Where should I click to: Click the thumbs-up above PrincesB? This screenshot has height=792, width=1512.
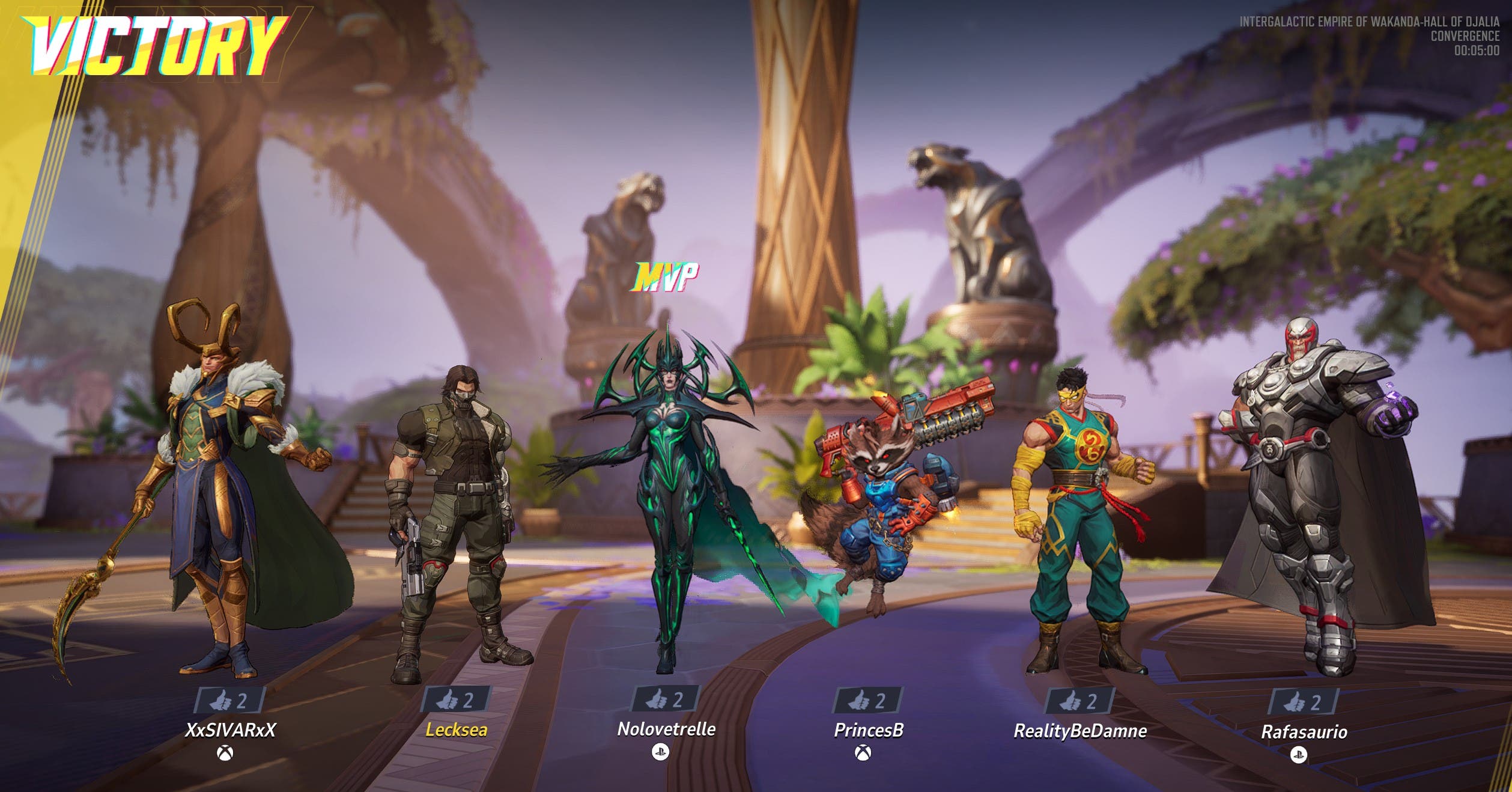point(867,700)
